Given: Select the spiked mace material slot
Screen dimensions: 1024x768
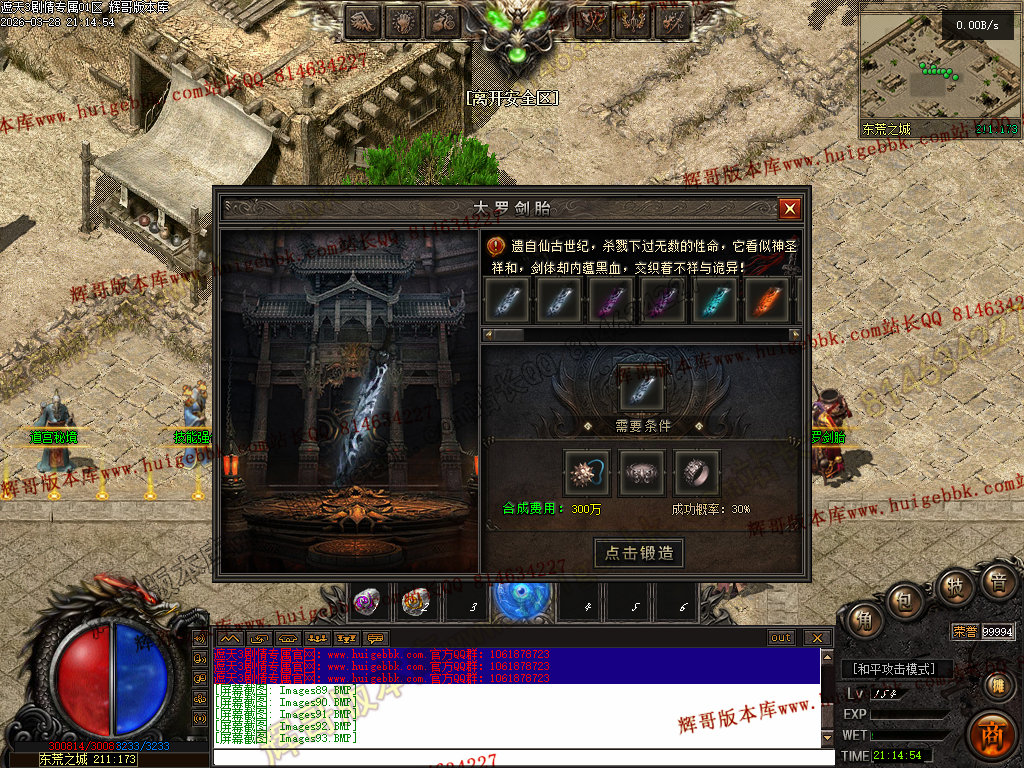Looking at the screenshot, I should [x=587, y=472].
